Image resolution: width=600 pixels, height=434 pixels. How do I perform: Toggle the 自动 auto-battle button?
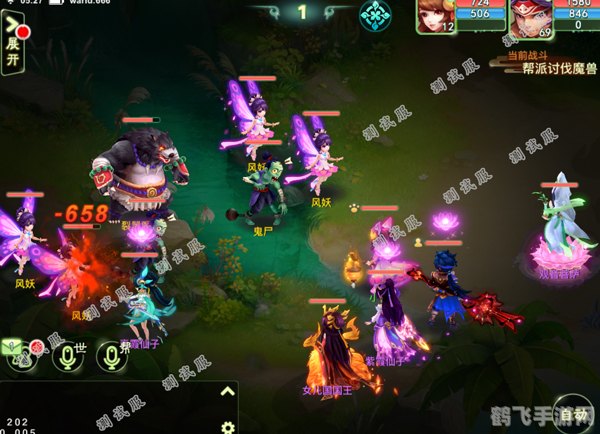pos(573,413)
